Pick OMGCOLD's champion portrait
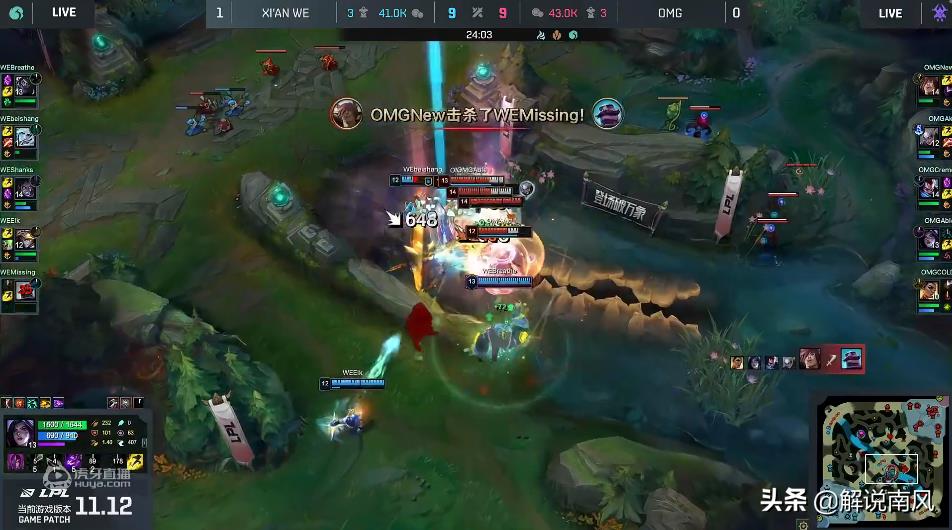The image size is (952, 530). click(x=930, y=291)
